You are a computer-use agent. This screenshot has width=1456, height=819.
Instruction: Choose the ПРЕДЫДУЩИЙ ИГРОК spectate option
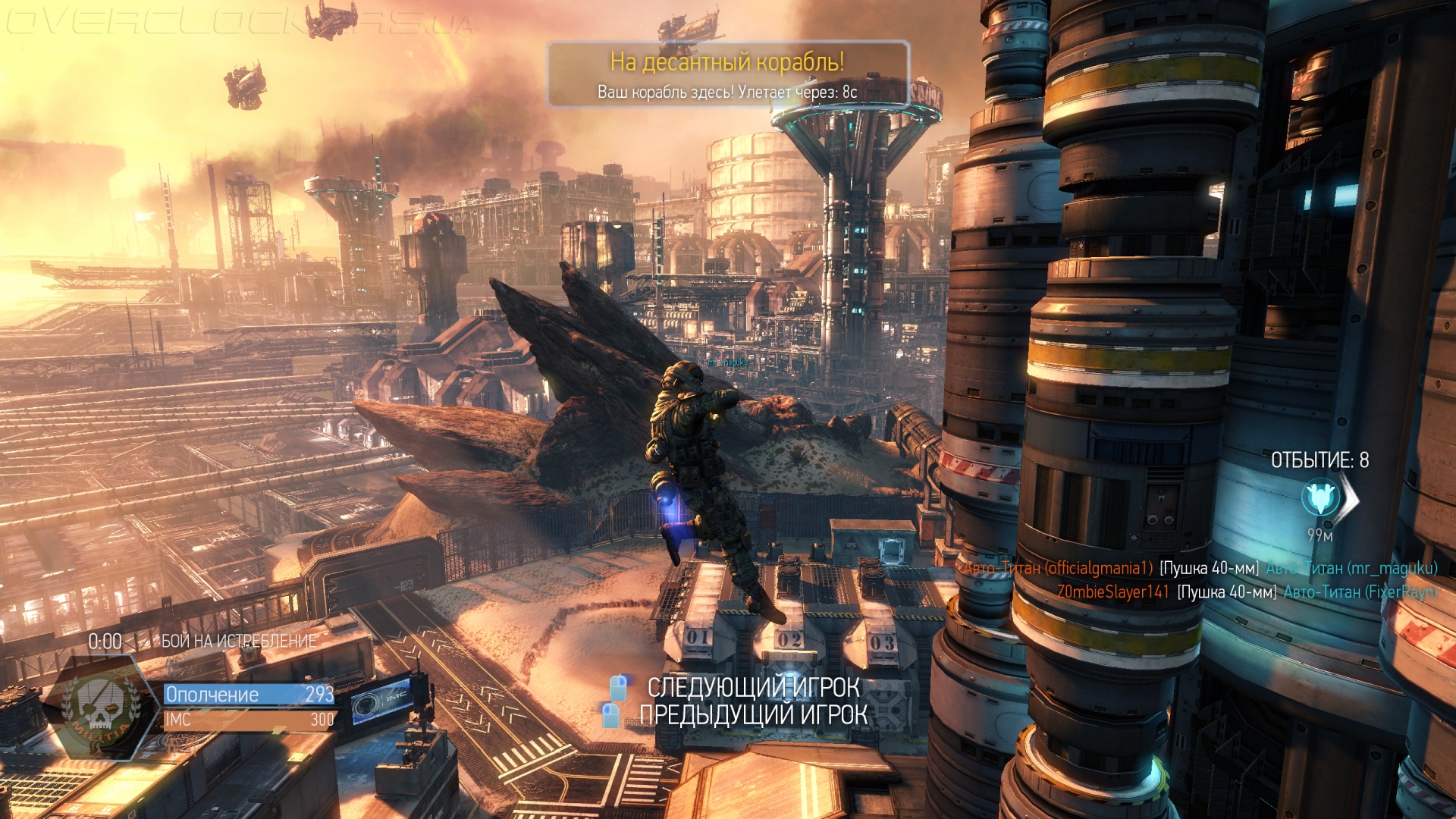(752, 714)
